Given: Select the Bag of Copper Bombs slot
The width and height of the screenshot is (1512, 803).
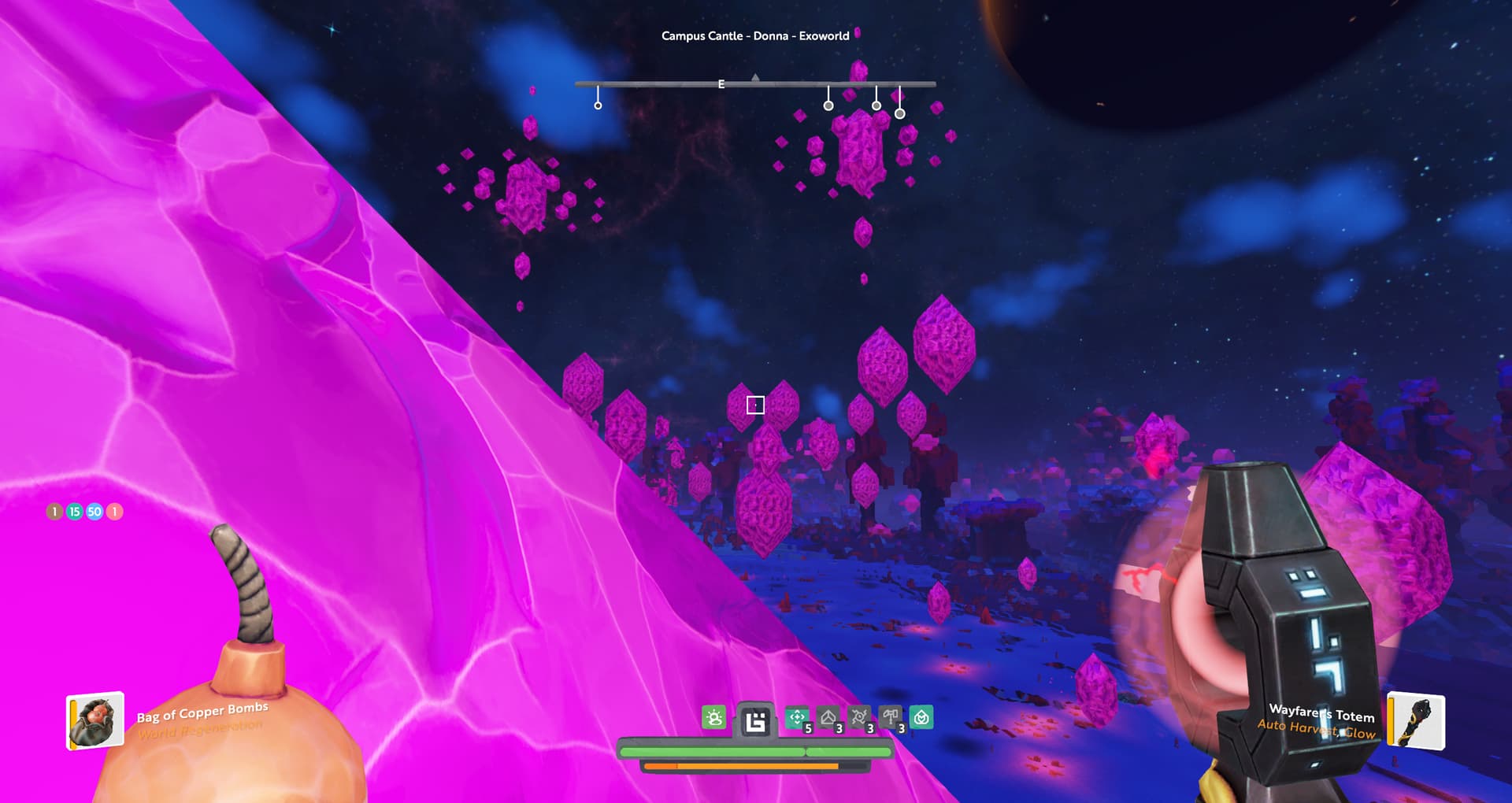Looking at the screenshot, I should pyautogui.click(x=95, y=720).
